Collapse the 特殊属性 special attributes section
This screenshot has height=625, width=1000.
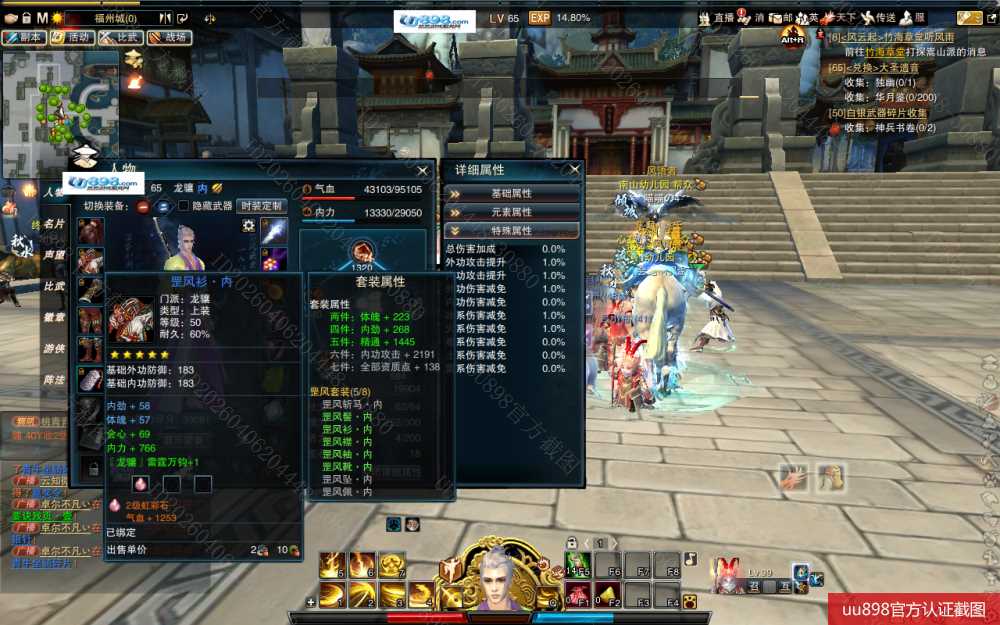[511, 230]
